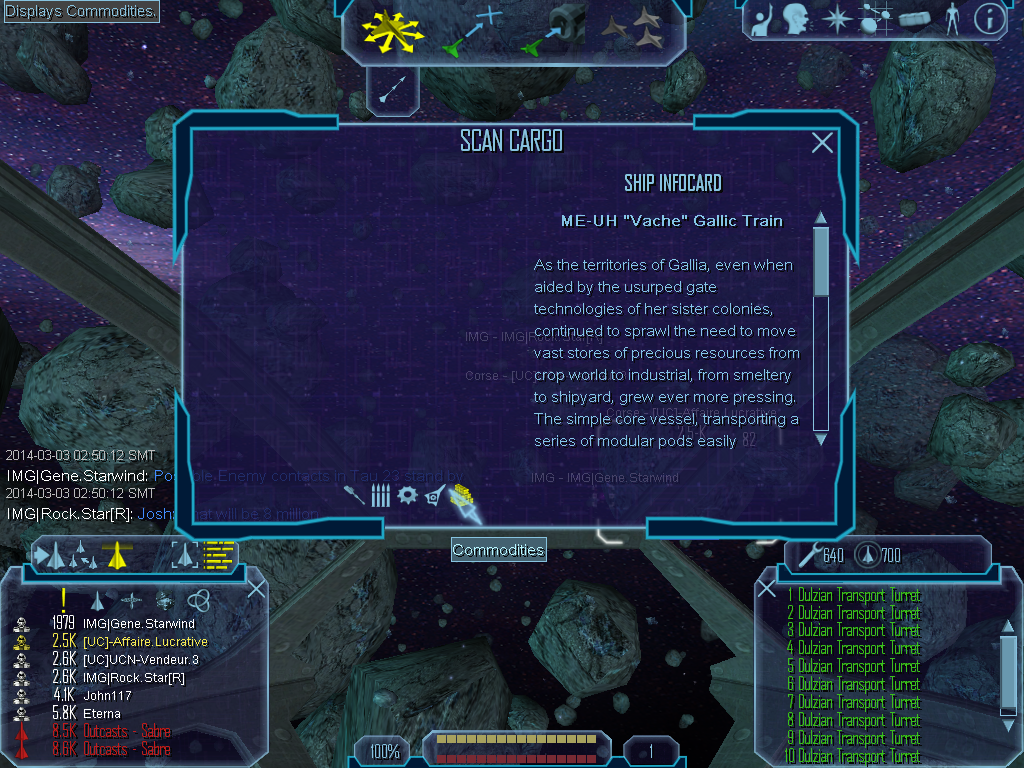Close the contact list panel
This screenshot has width=1024, height=768.
(256, 588)
